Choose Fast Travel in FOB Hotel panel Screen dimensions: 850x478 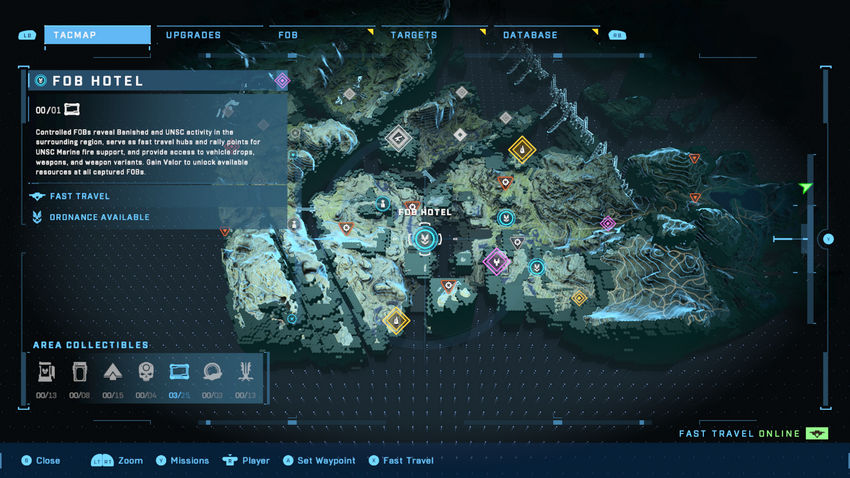point(79,196)
